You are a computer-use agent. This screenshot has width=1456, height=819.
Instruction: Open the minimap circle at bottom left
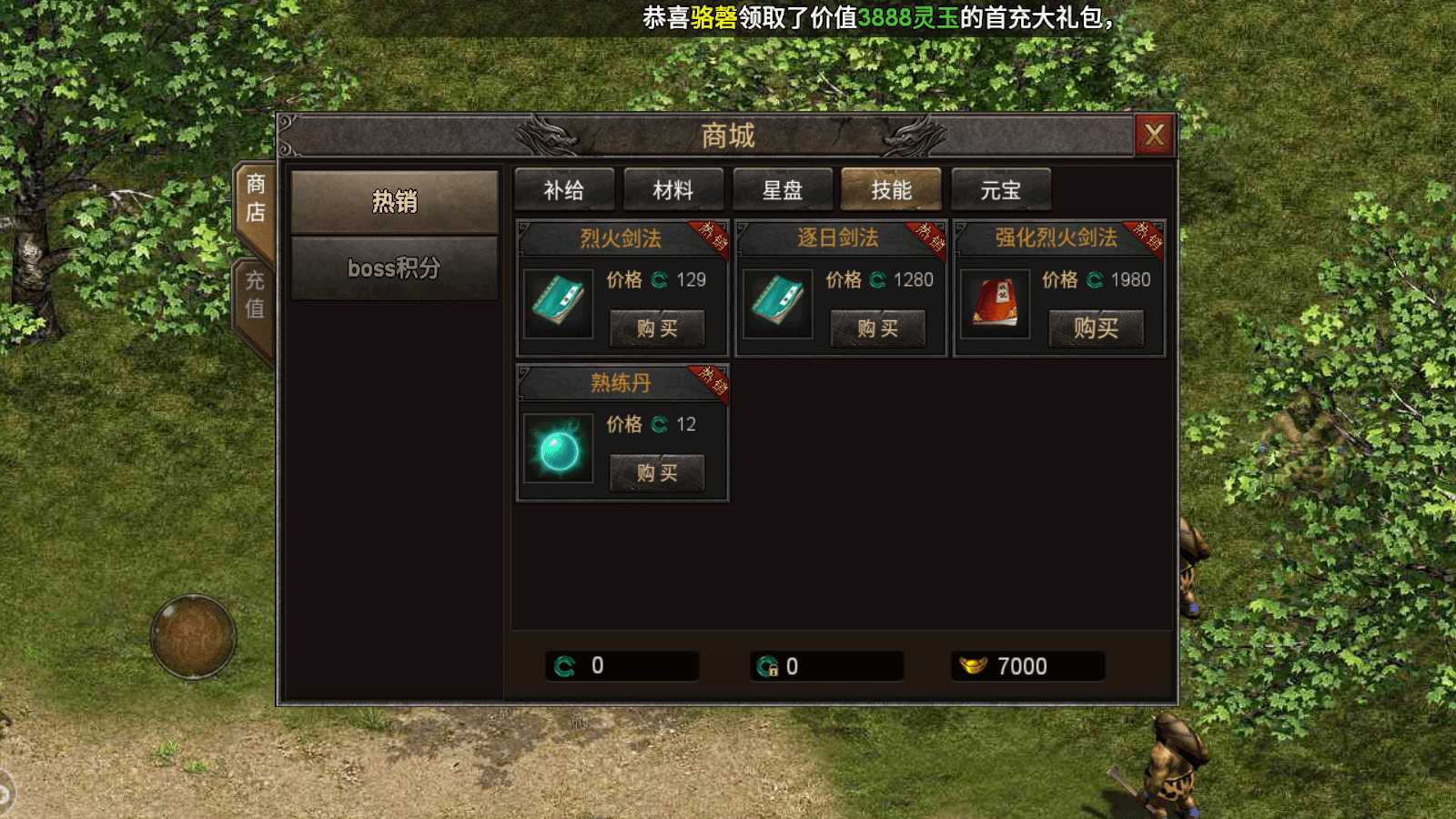[193, 637]
